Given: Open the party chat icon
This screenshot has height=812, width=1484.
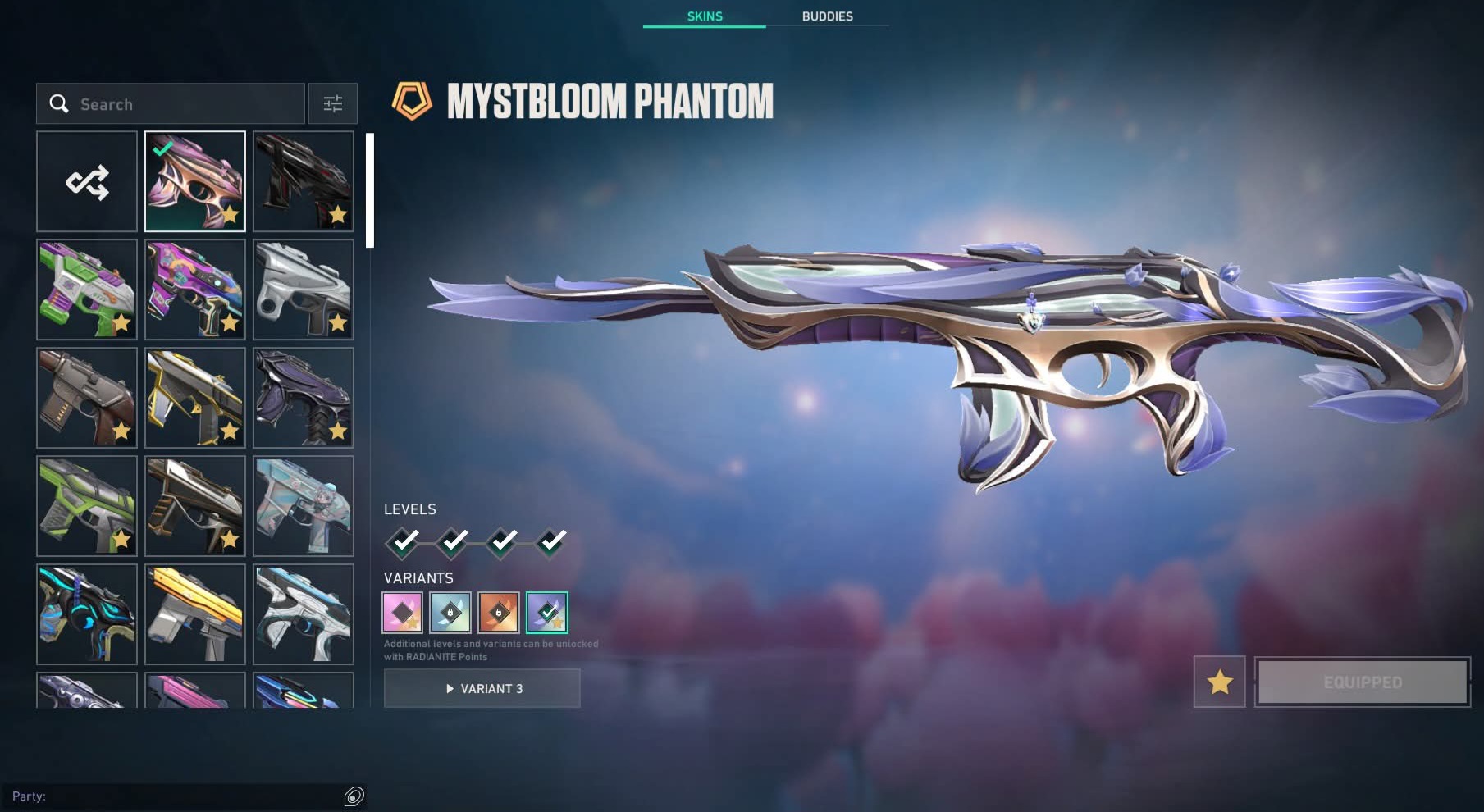Looking at the screenshot, I should tap(354, 796).
